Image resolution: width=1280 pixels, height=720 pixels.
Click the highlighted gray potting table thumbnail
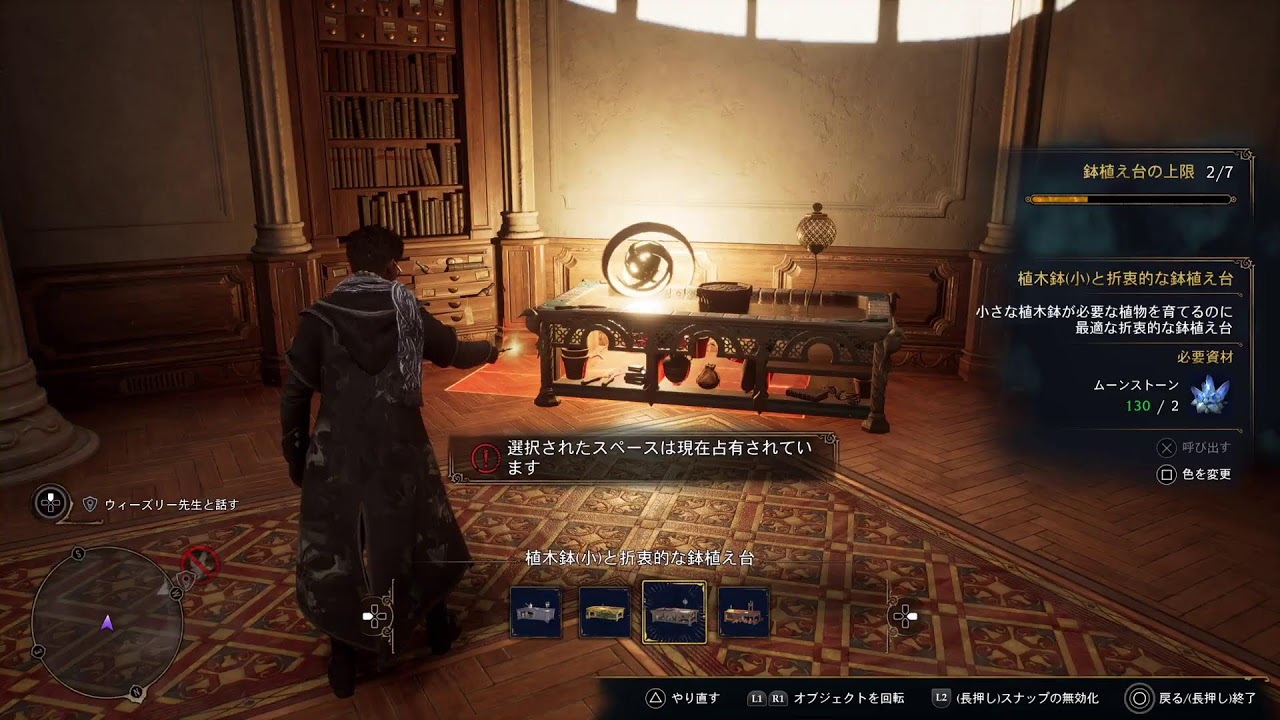pyautogui.click(x=674, y=612)
